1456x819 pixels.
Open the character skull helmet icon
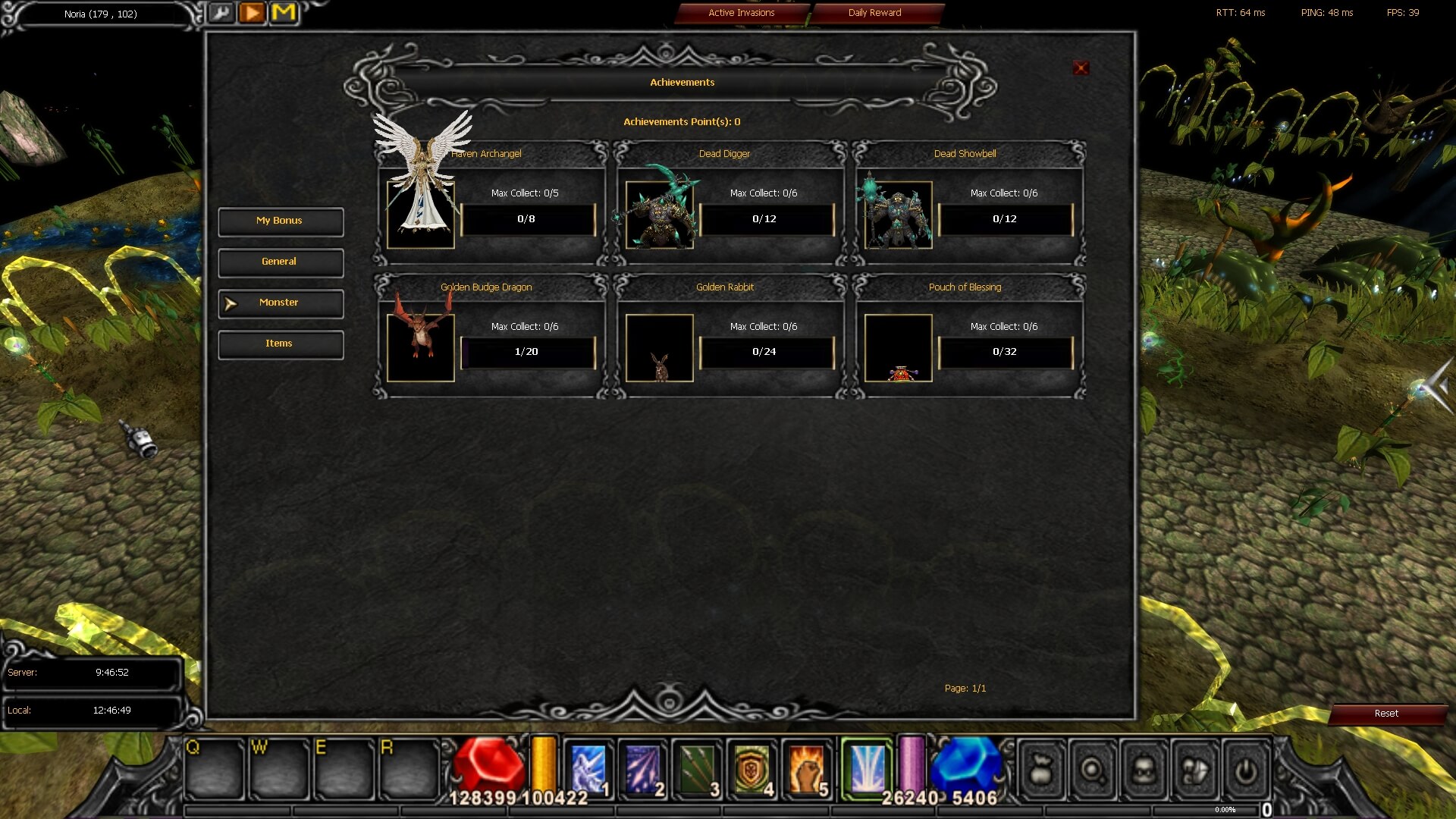click(1144, 771)
